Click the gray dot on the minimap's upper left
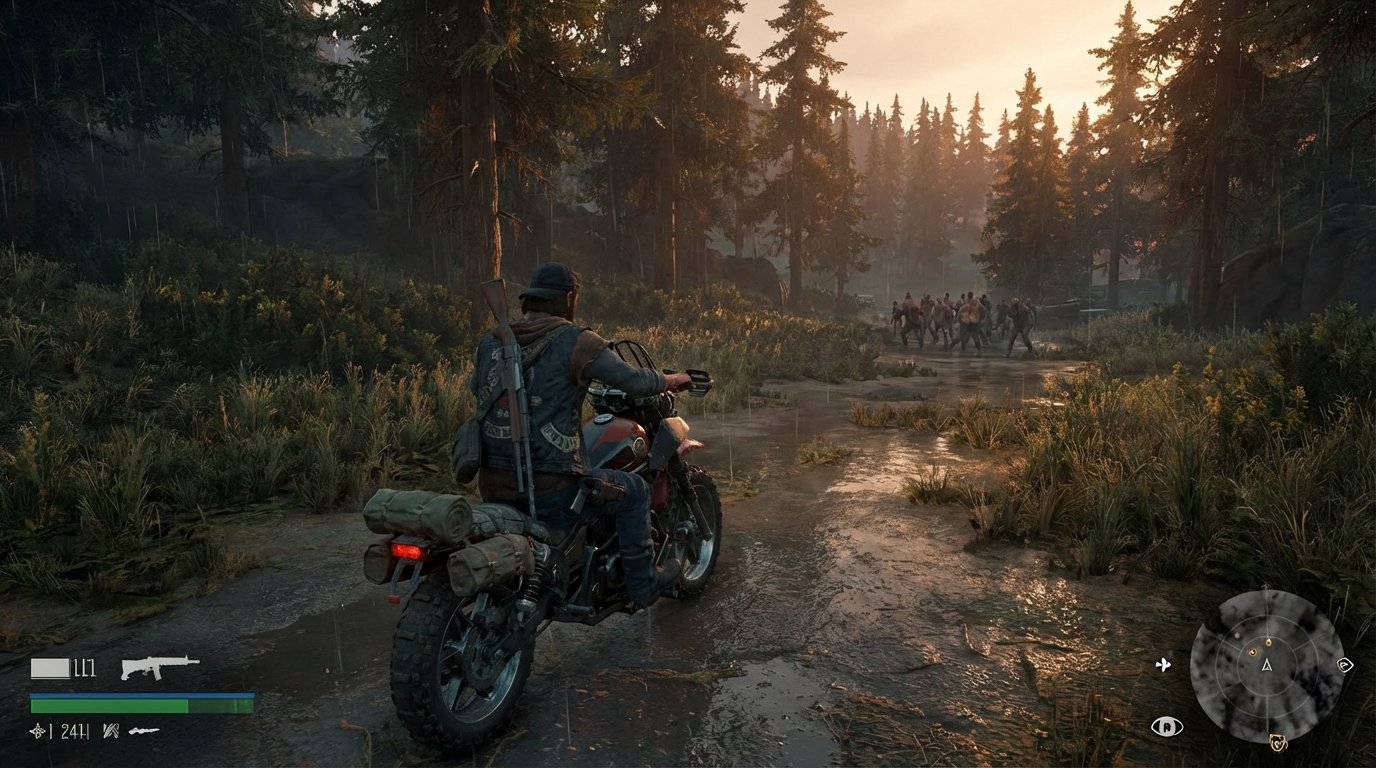The image size is (1376, 768). (x=1238, y=636)
